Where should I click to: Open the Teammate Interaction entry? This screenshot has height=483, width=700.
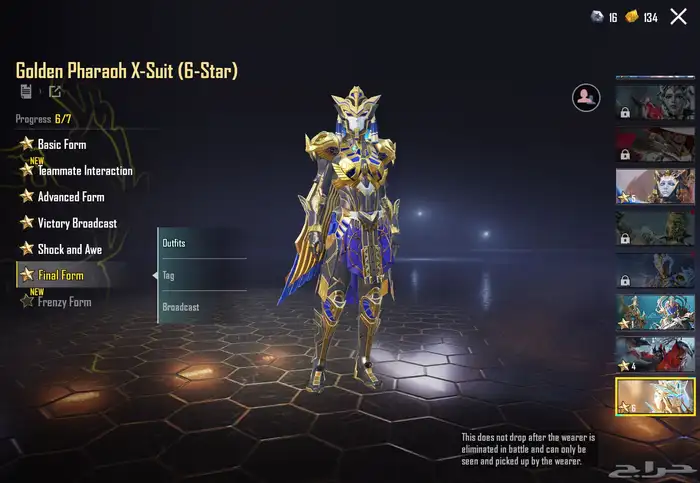point(84,171)
